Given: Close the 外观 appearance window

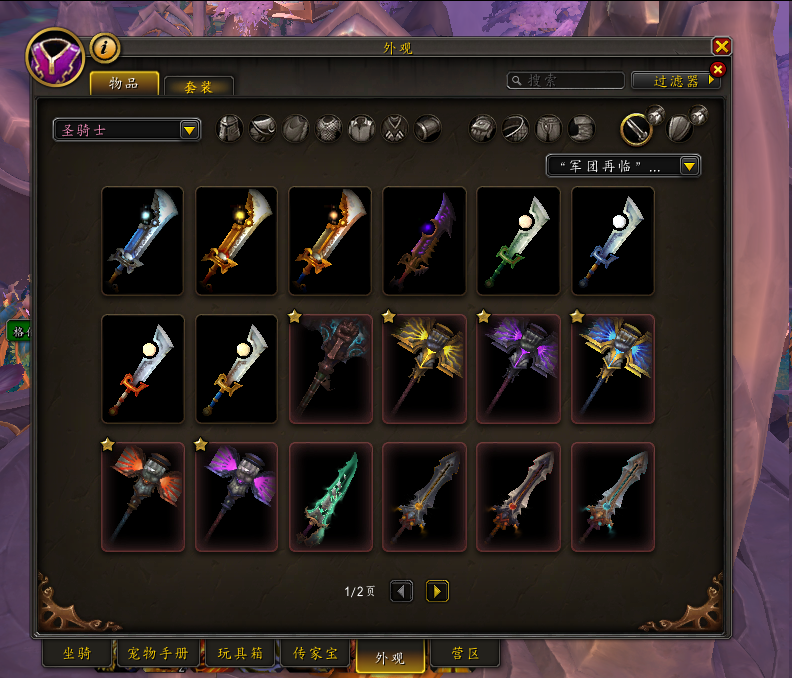Looking at the screenshot, I should coord(720,46).
